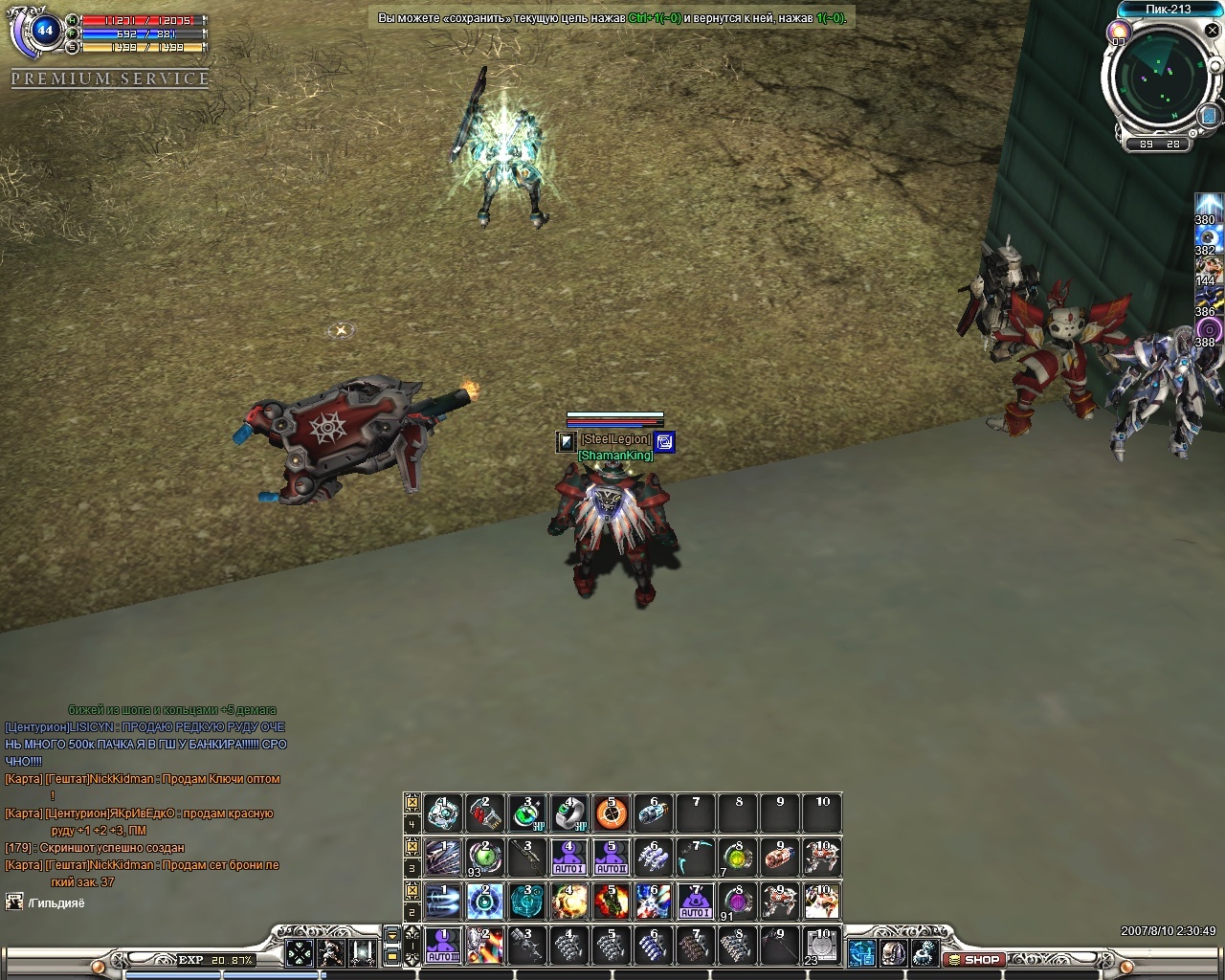The width and height of the screenshot is (1225, 980).
Task: Trigger the fiery explosion skill
Action: (x=612, y=902)
